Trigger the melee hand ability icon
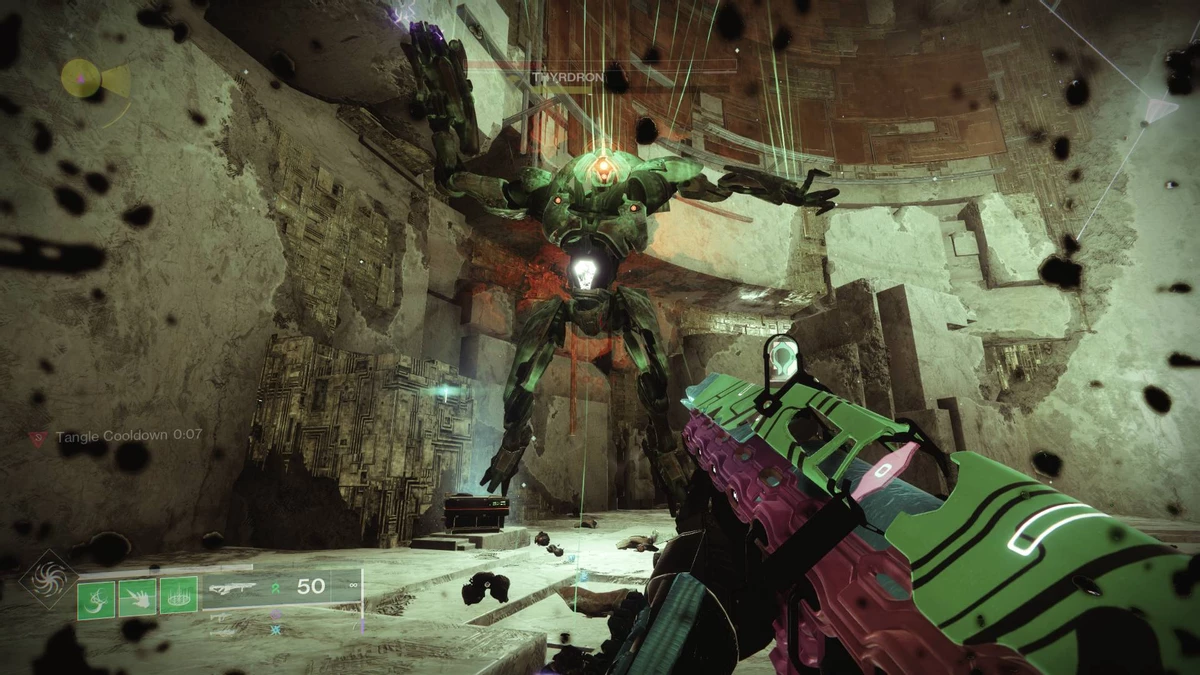The height and width of the screenshot is (675, 1200). point(138,598)
